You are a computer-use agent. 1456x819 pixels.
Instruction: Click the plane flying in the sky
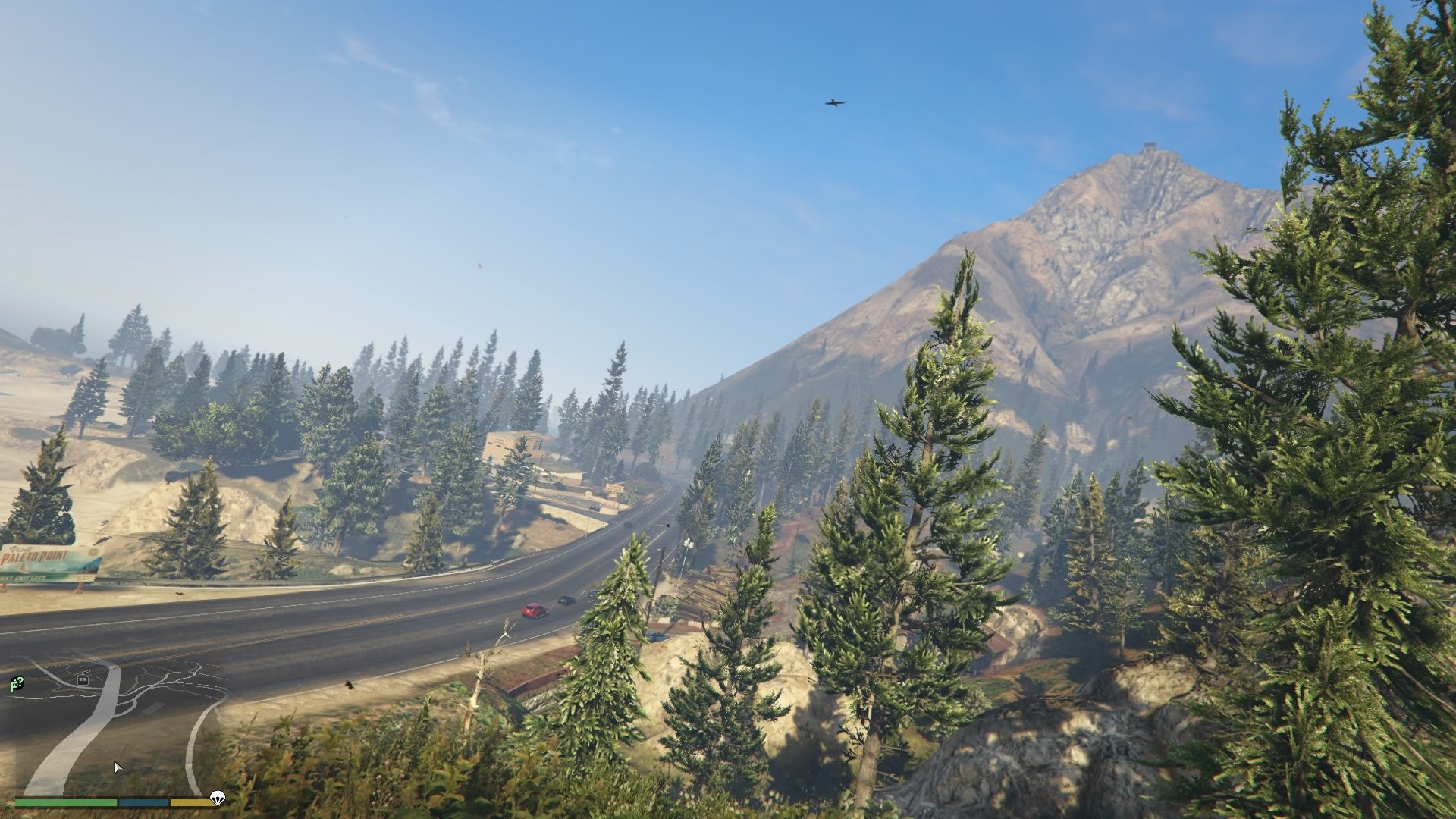tap(833, 102)
